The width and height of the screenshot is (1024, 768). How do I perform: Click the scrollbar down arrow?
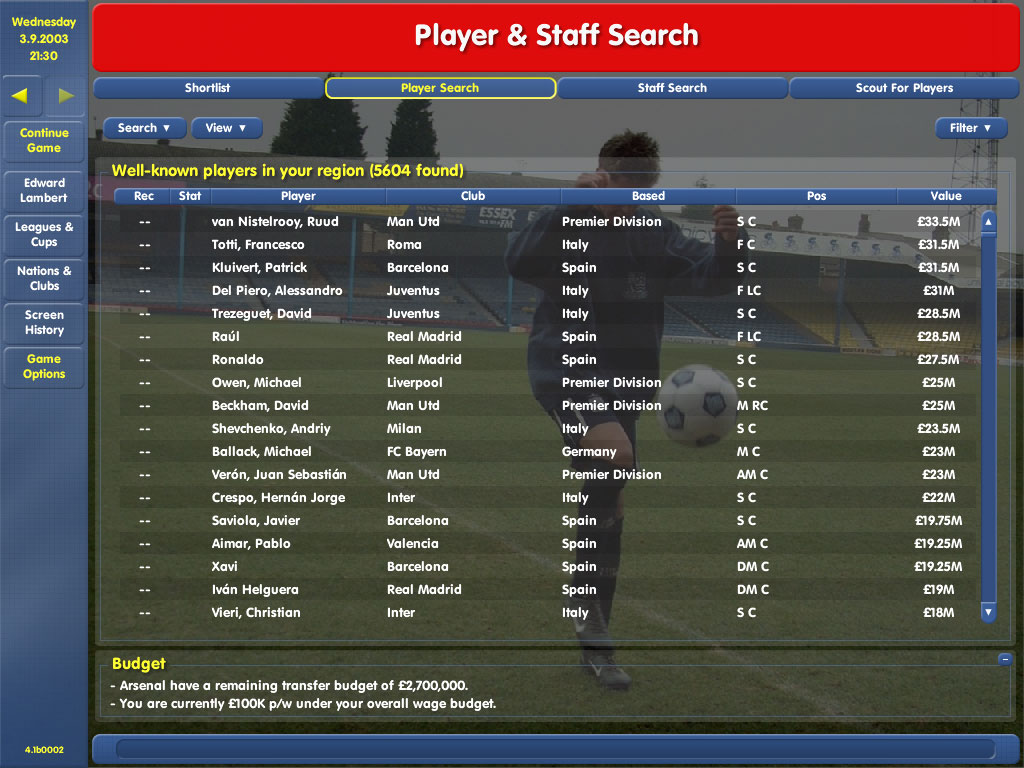coord(988,611)
